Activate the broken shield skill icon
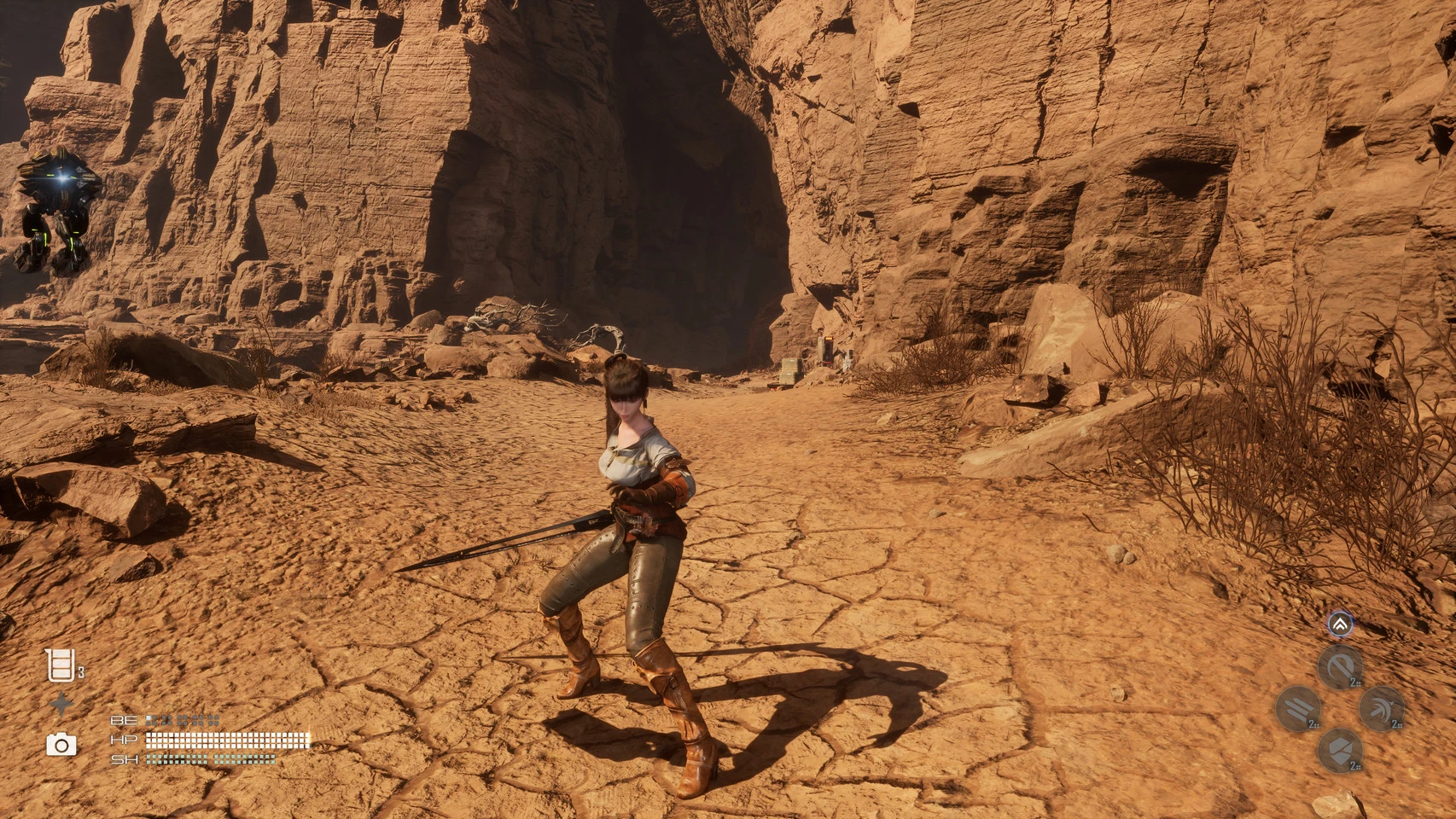This screenshot has width=1456, height=819. tap(1339, 751)
